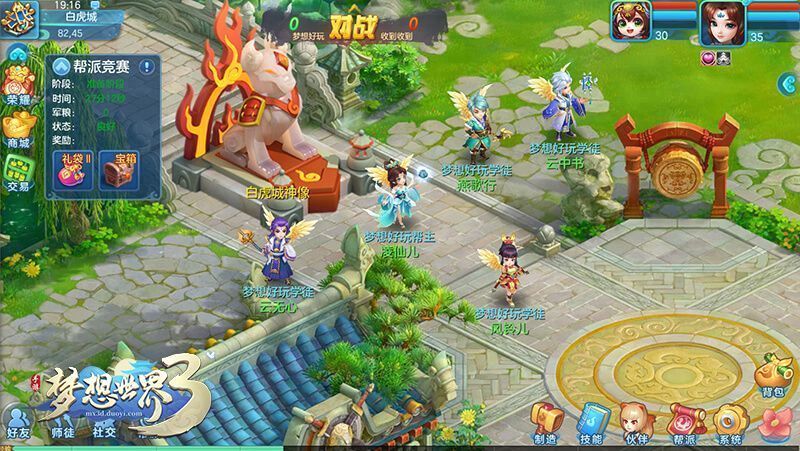800x451 pixels.
Task: Tap the pink flower button
Action: pos(775,423)
